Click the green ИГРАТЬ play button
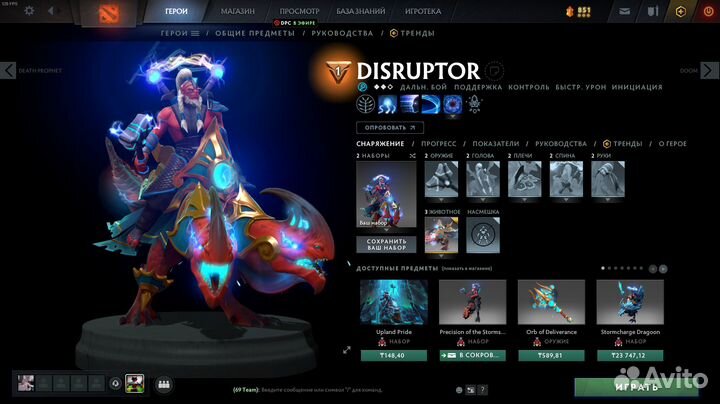The height and width of the screenshot is (404, 720). click(x=637, y=386)
